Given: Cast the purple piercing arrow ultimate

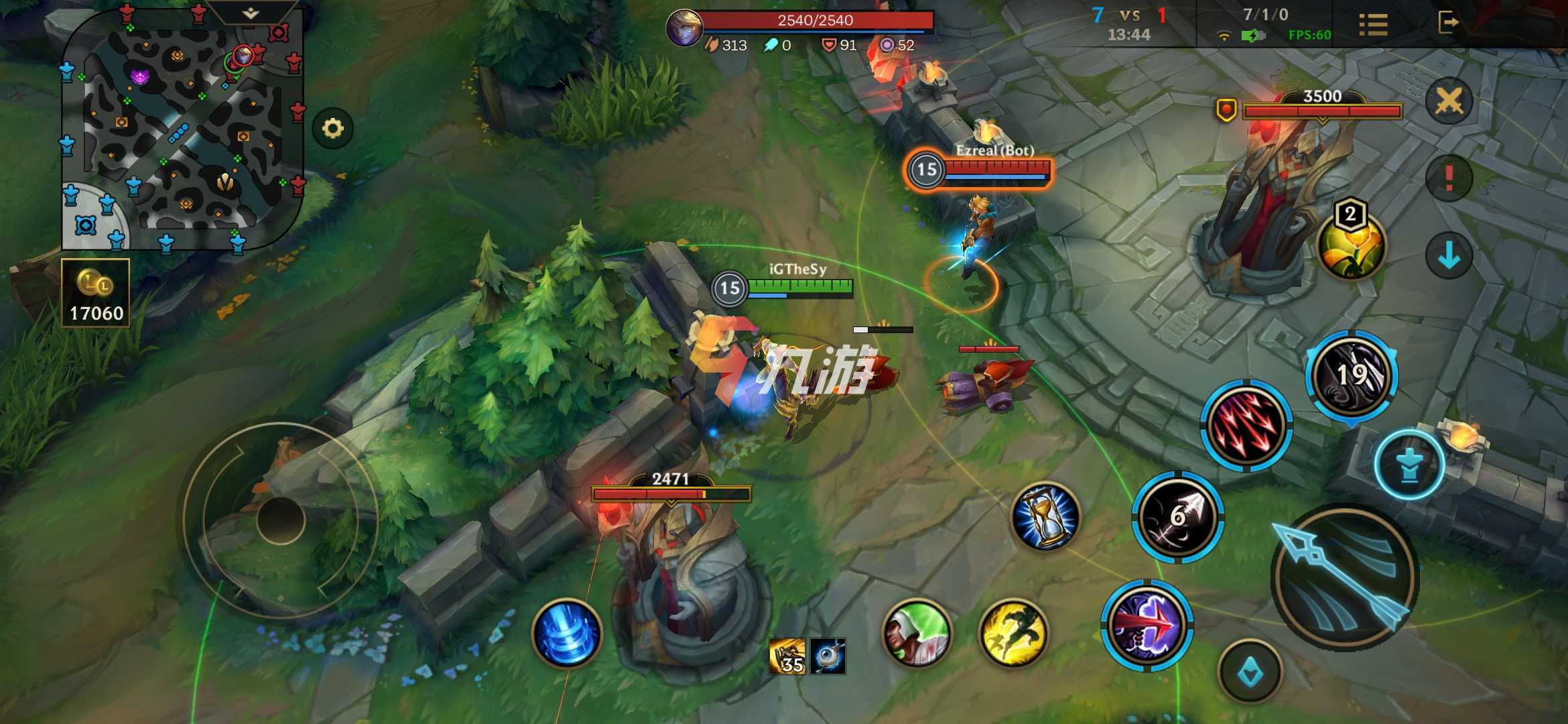Looking at the screenshot, I should (1147, 626).
